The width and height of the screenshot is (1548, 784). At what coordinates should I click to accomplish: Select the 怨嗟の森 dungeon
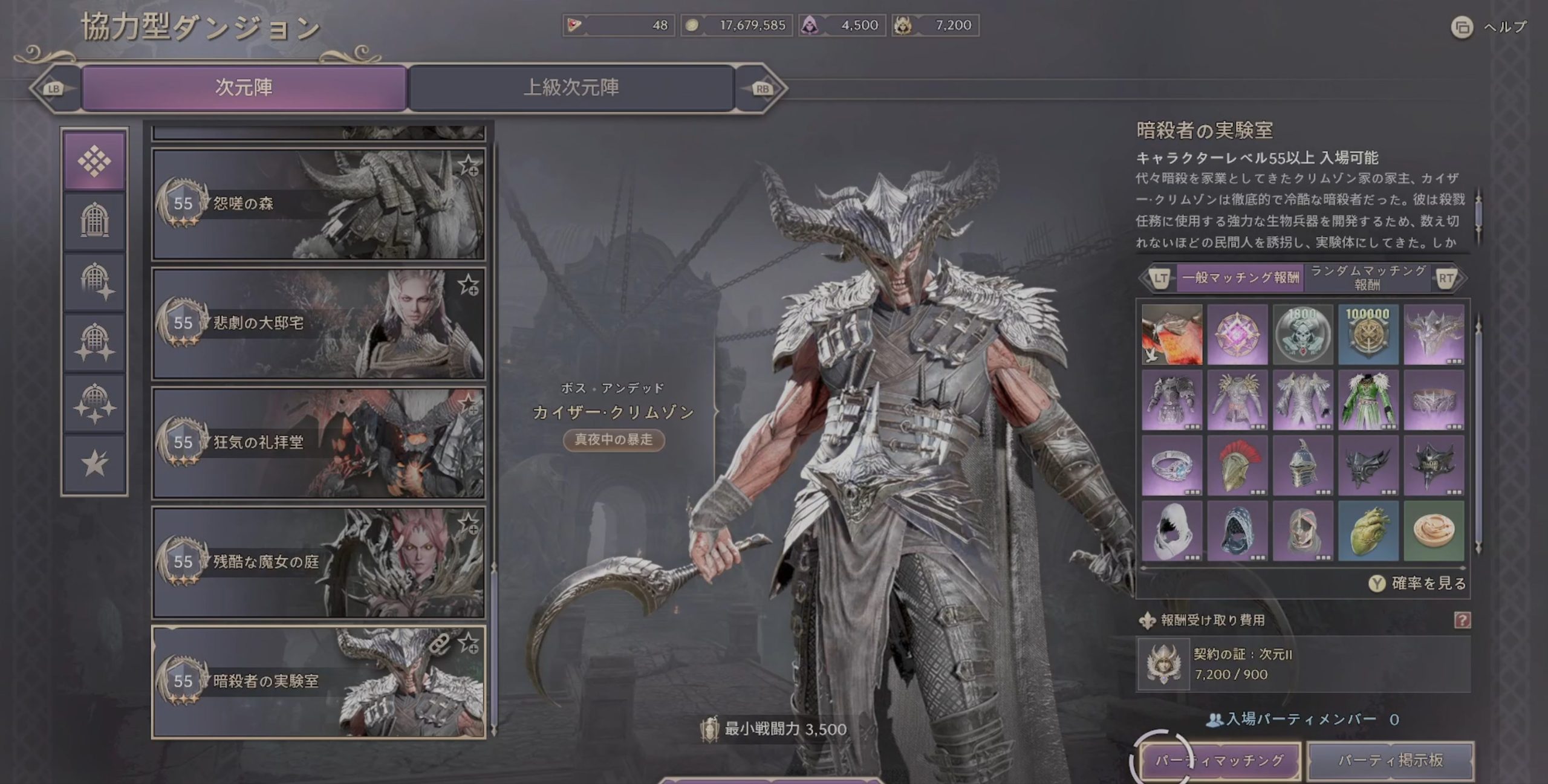(318, 204)
